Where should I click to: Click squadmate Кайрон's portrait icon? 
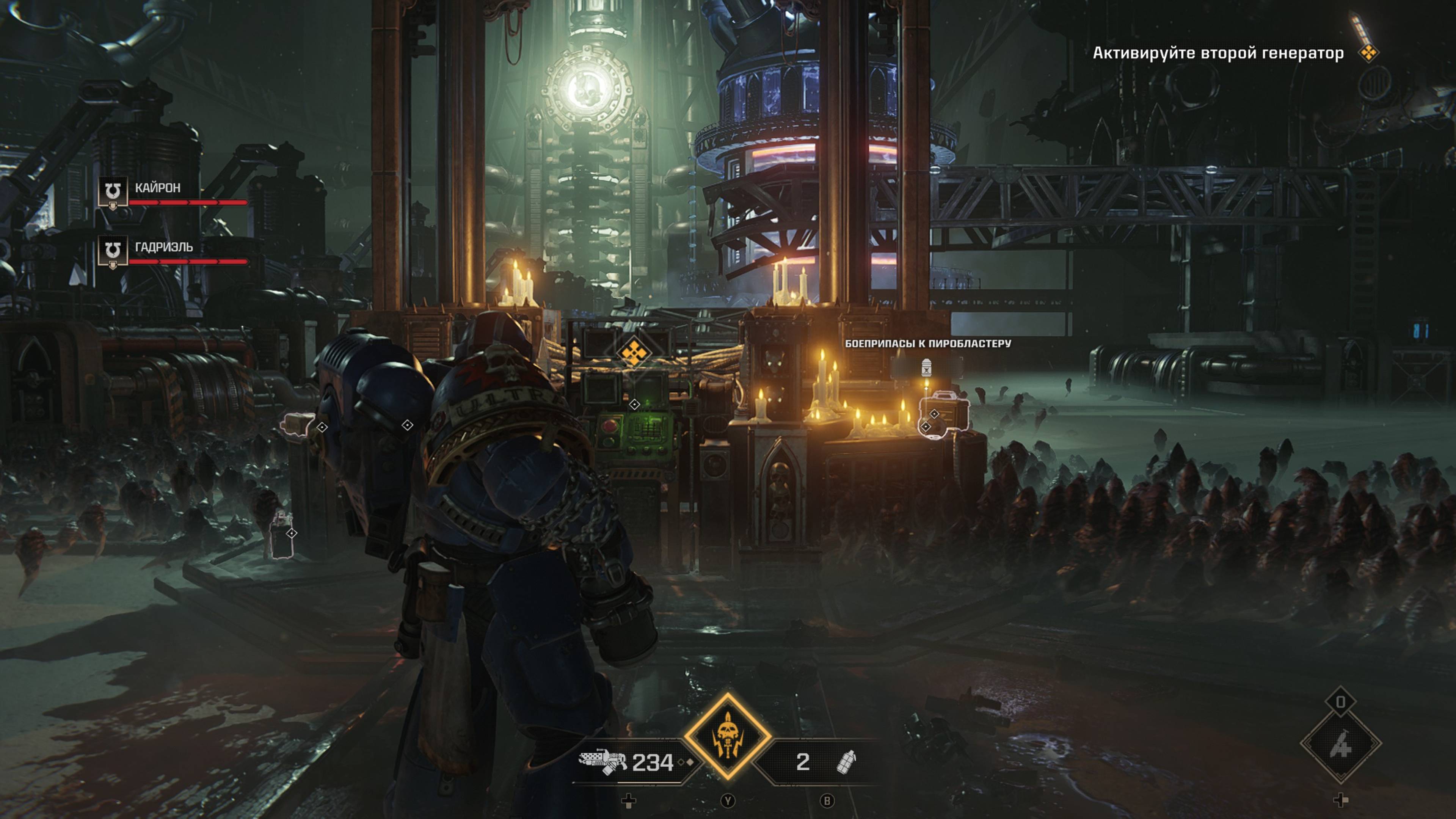click(113, 192)
